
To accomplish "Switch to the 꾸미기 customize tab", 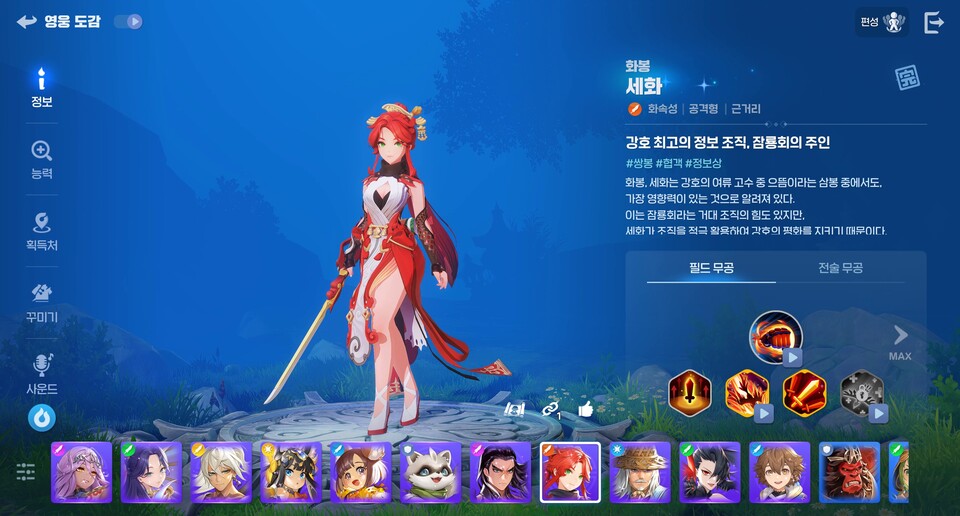I will coord(41,303).
